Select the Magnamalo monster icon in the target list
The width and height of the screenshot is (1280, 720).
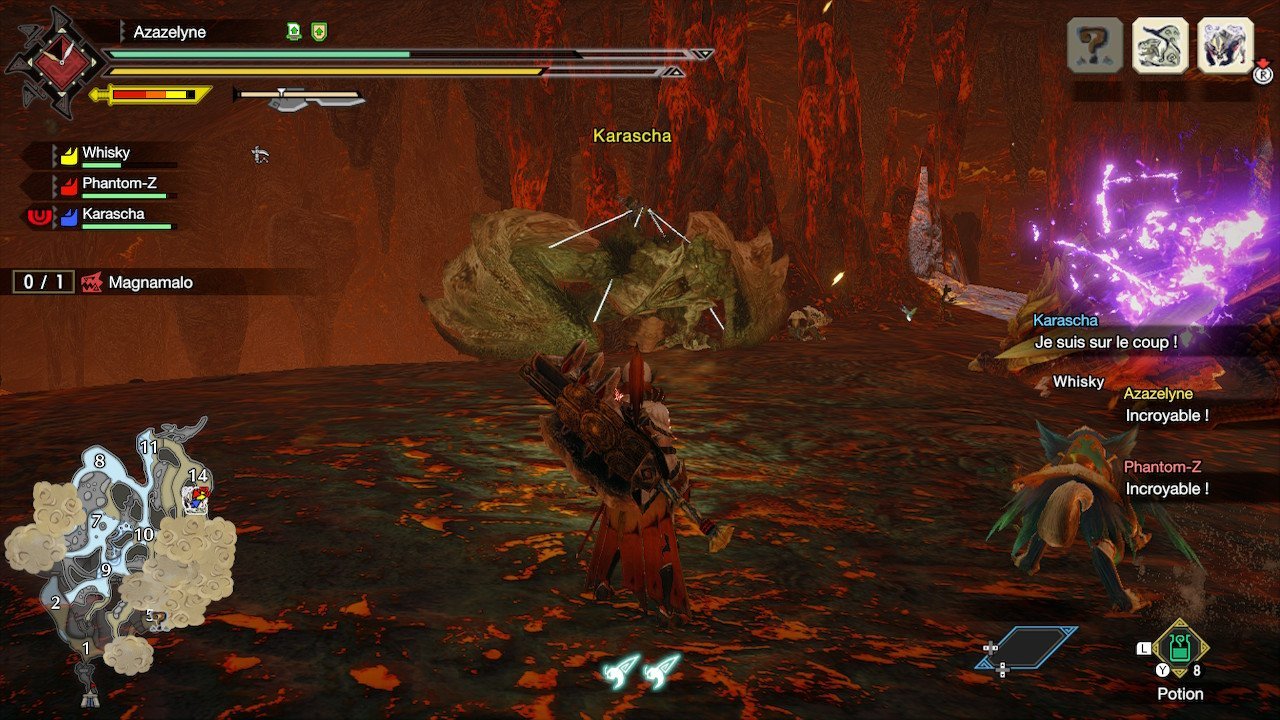click(x=1225, y=45)
